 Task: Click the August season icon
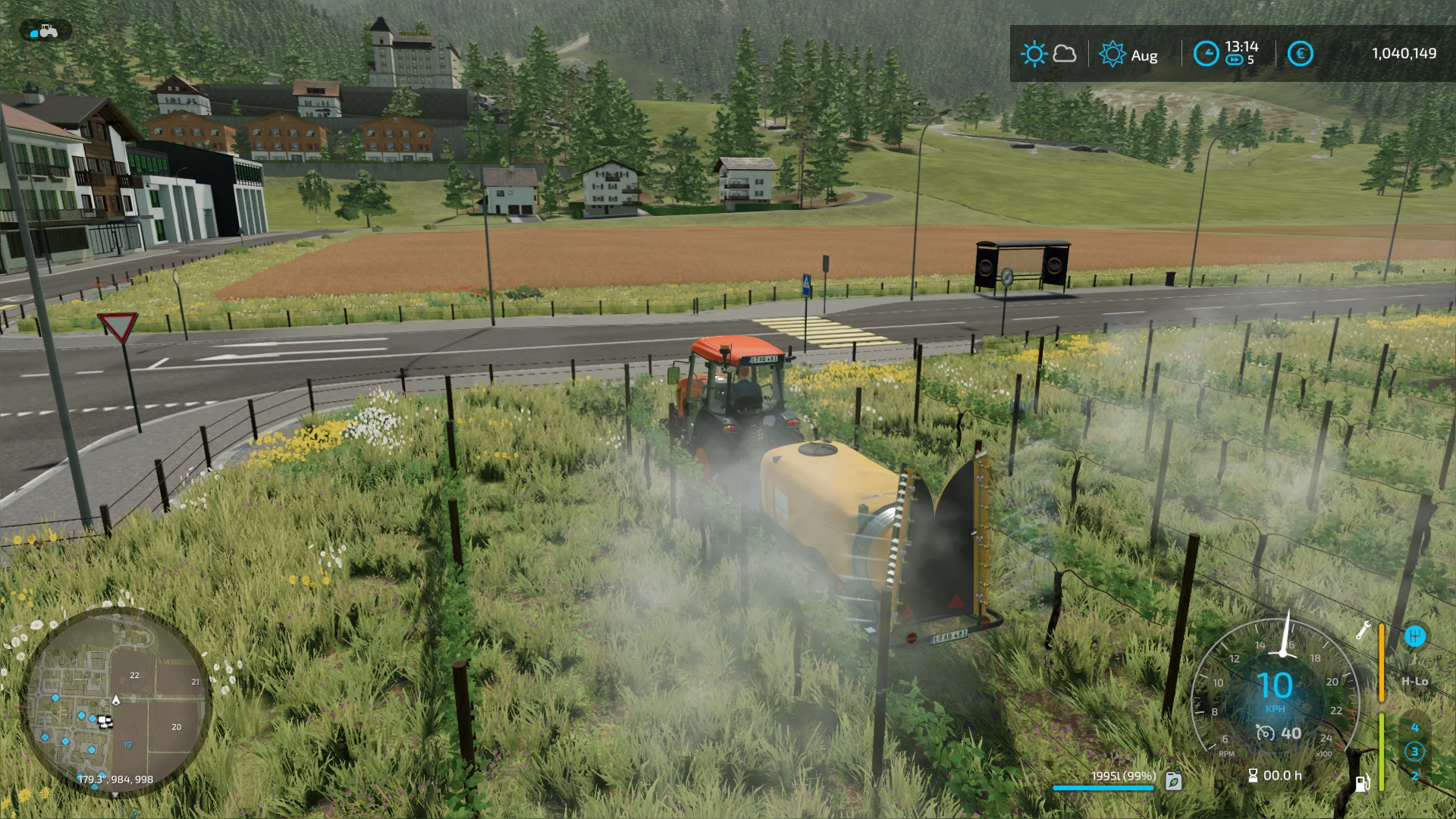1112,54
